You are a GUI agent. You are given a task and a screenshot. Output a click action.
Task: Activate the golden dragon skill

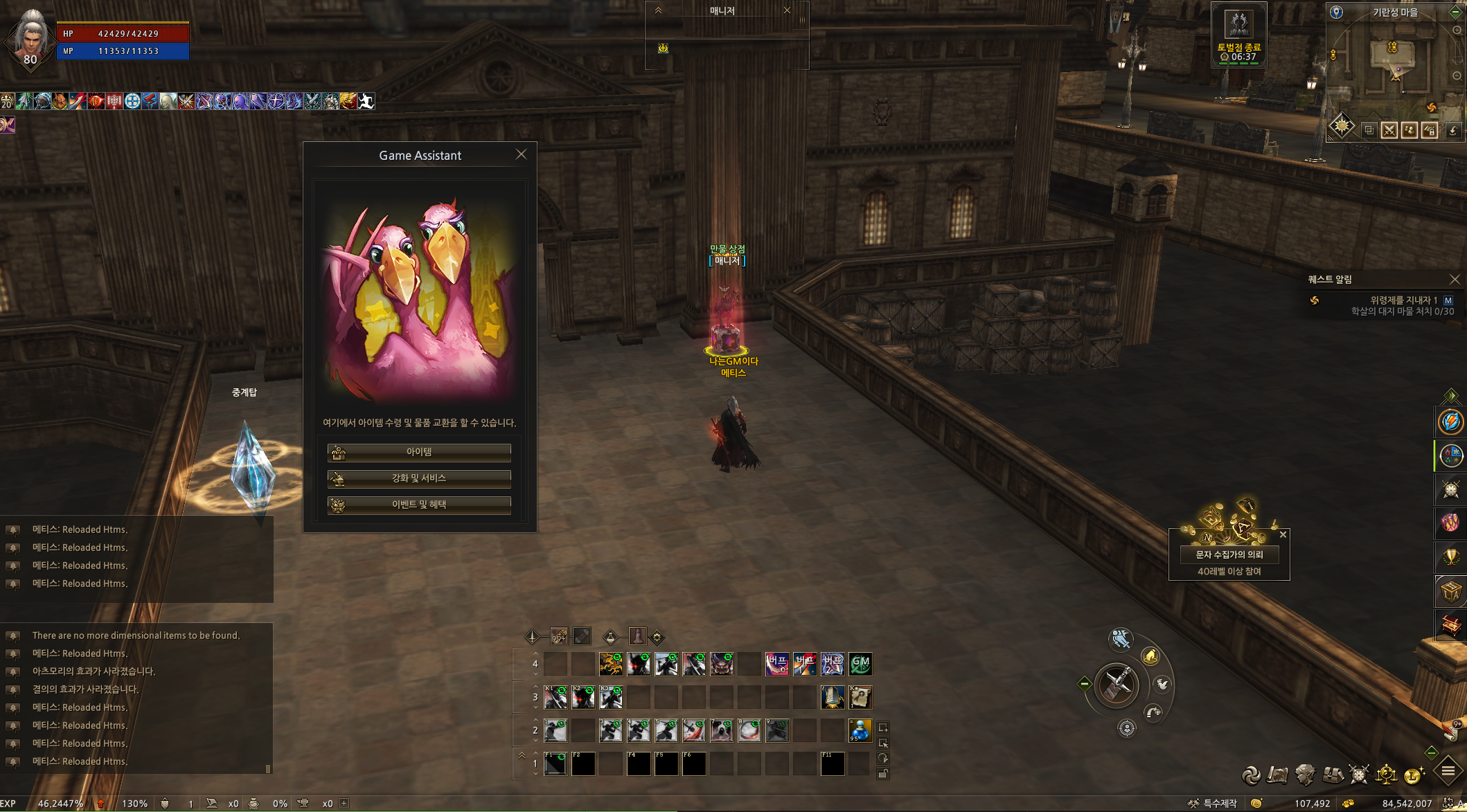click(x=611, y=664)
